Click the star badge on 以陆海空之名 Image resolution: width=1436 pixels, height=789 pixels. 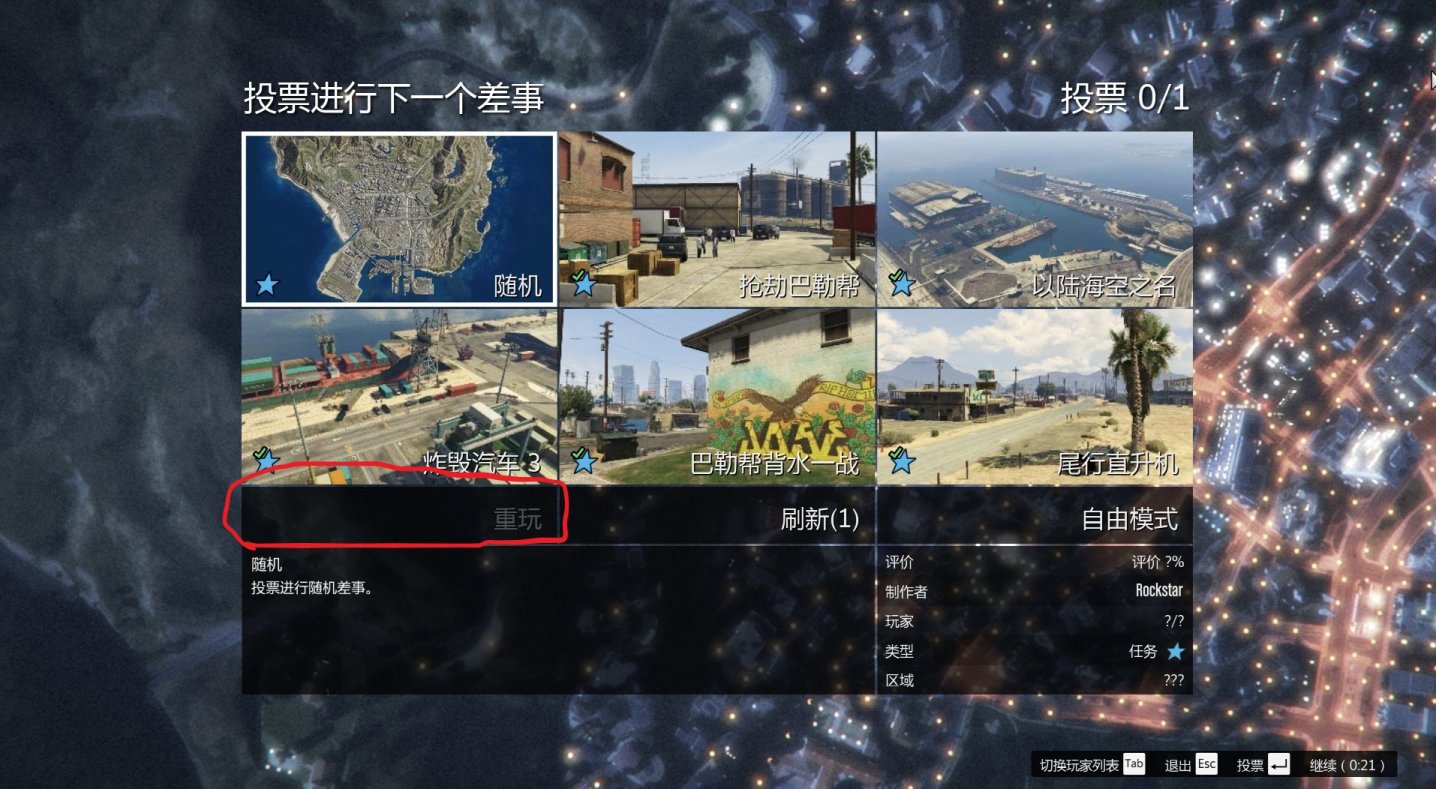[902, 284]
